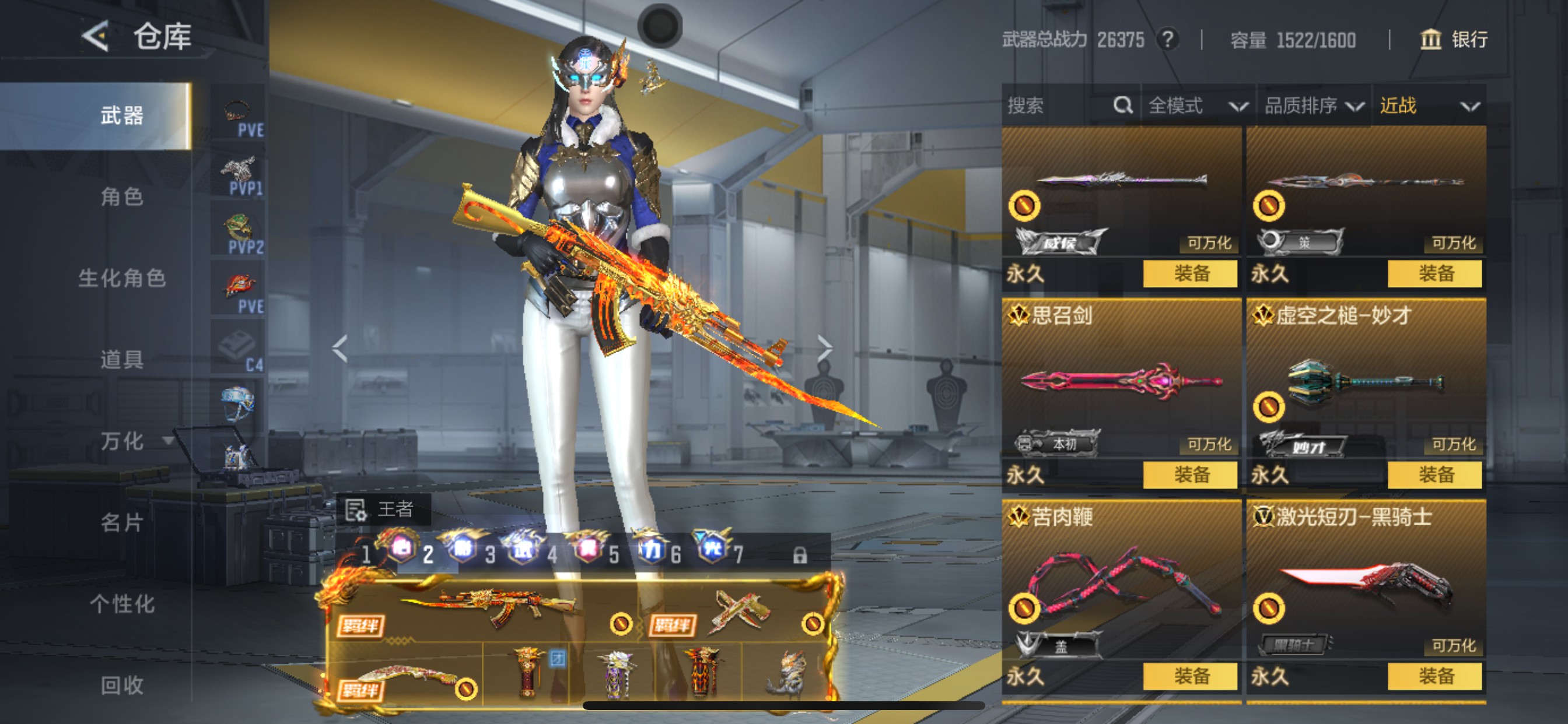Screen dimensions: 1568x724
Task: Equip the 虚空之槌-妙才 hammer
Action: pyautogui.click(x=1434, y=475)
